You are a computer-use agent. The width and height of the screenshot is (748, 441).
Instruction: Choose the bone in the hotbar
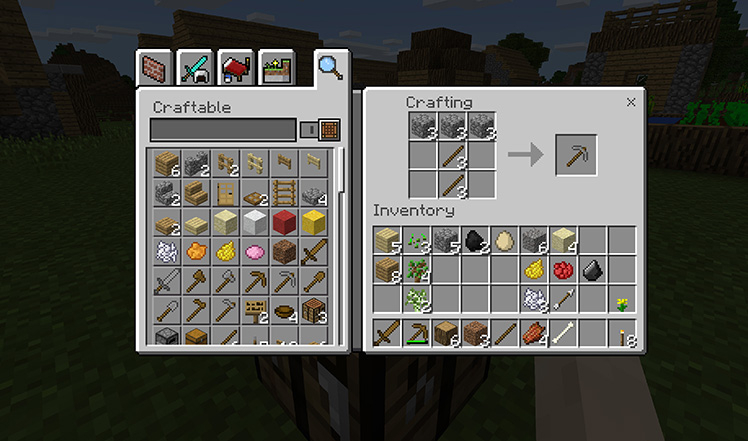click(x=563, y=333)
